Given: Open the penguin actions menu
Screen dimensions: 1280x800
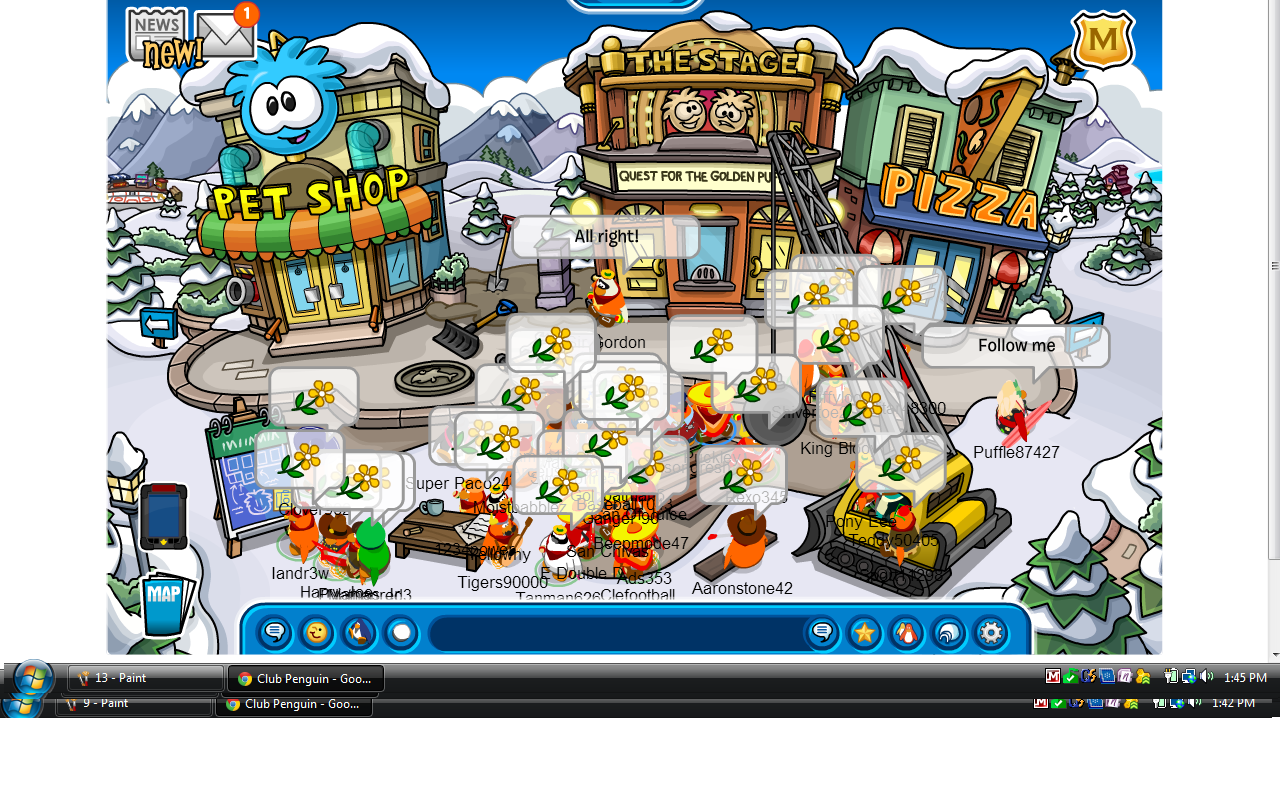Looking at the screenshot, I should [x=359, y=633].
